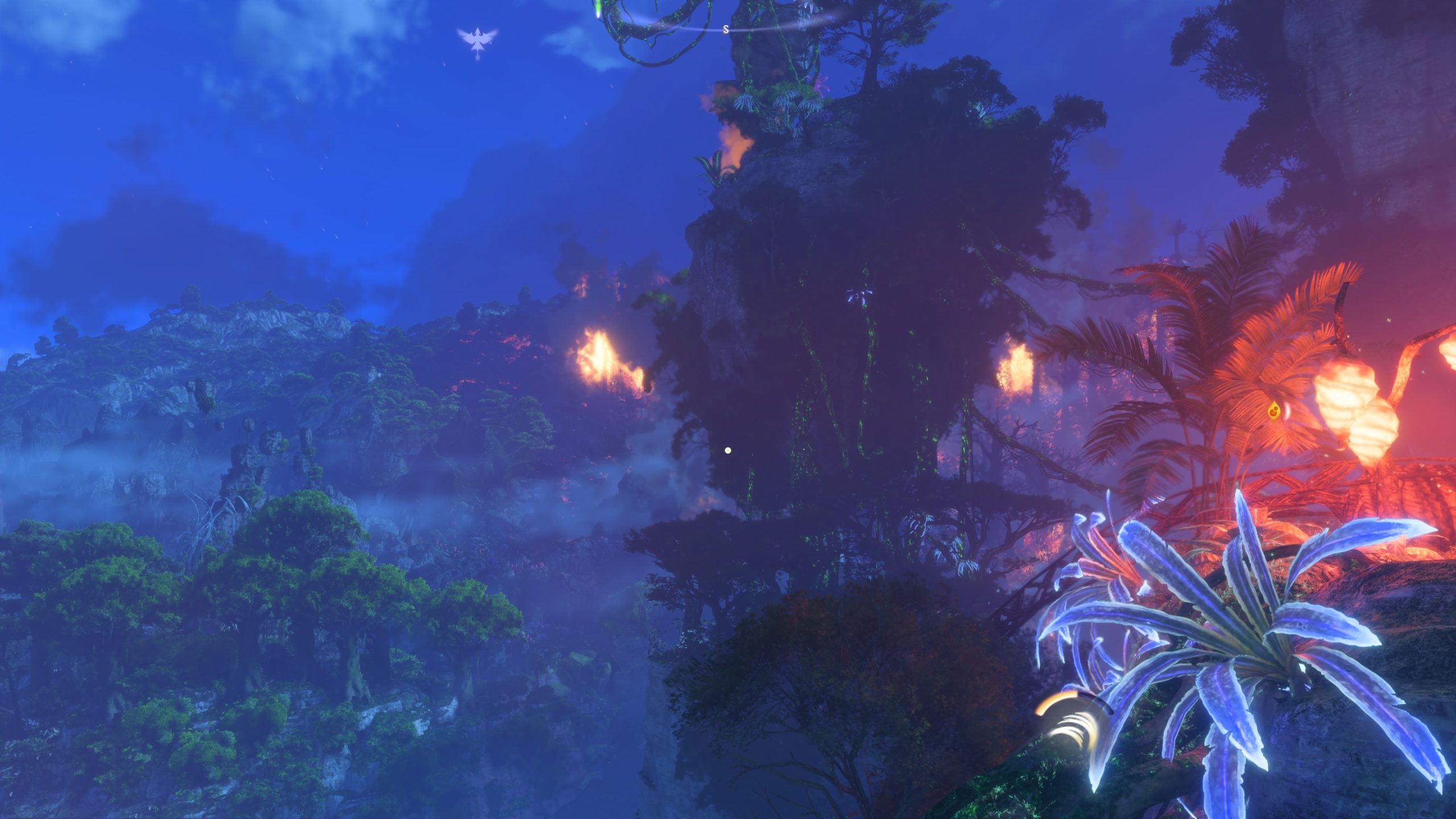Image resolution: width=1456 pixels, height=819 pixels.
Task: Click the ikran marker icon in the sky
Action: point(477,41)
